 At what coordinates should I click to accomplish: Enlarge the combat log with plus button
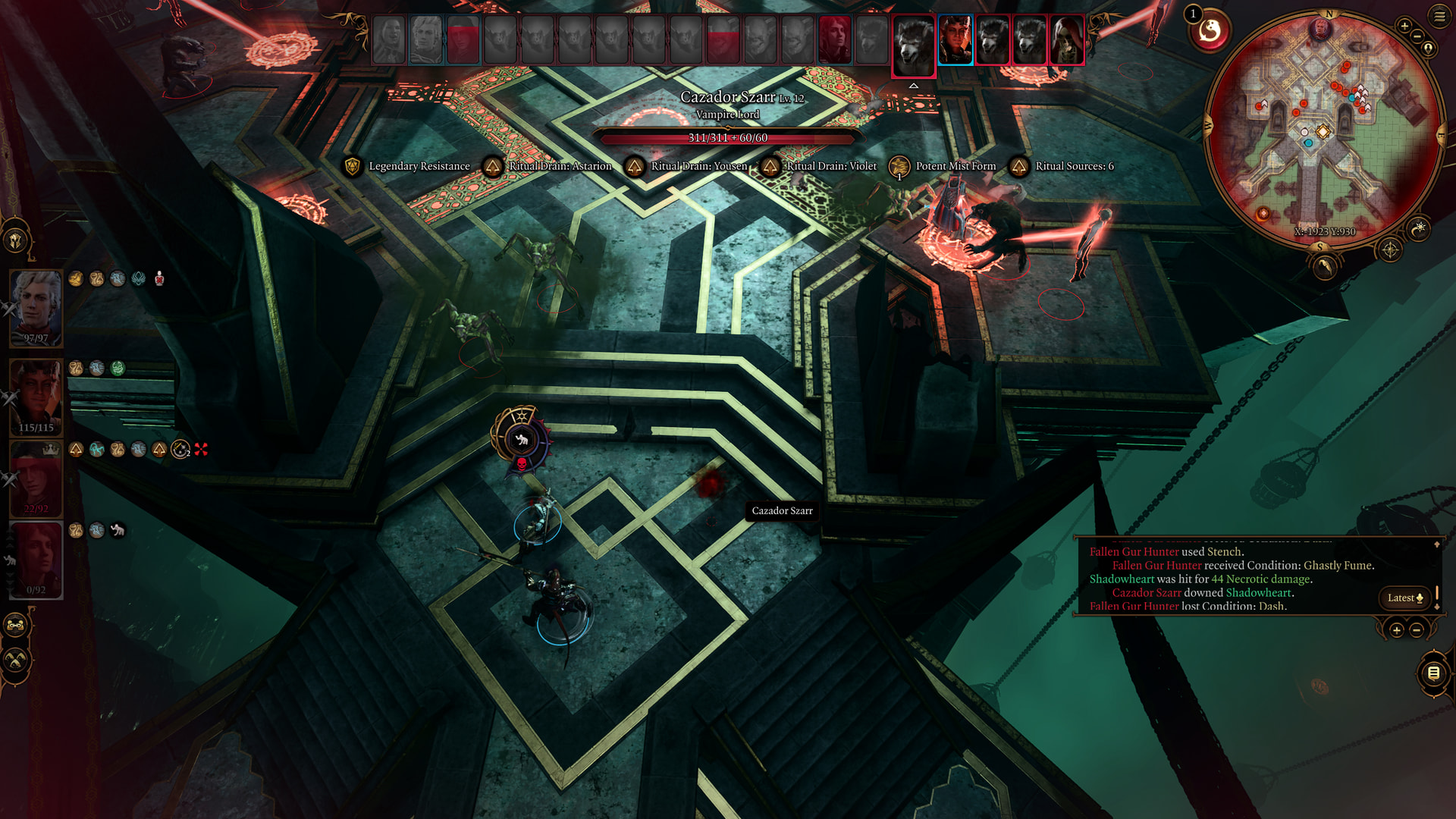tap(1396, 629)
